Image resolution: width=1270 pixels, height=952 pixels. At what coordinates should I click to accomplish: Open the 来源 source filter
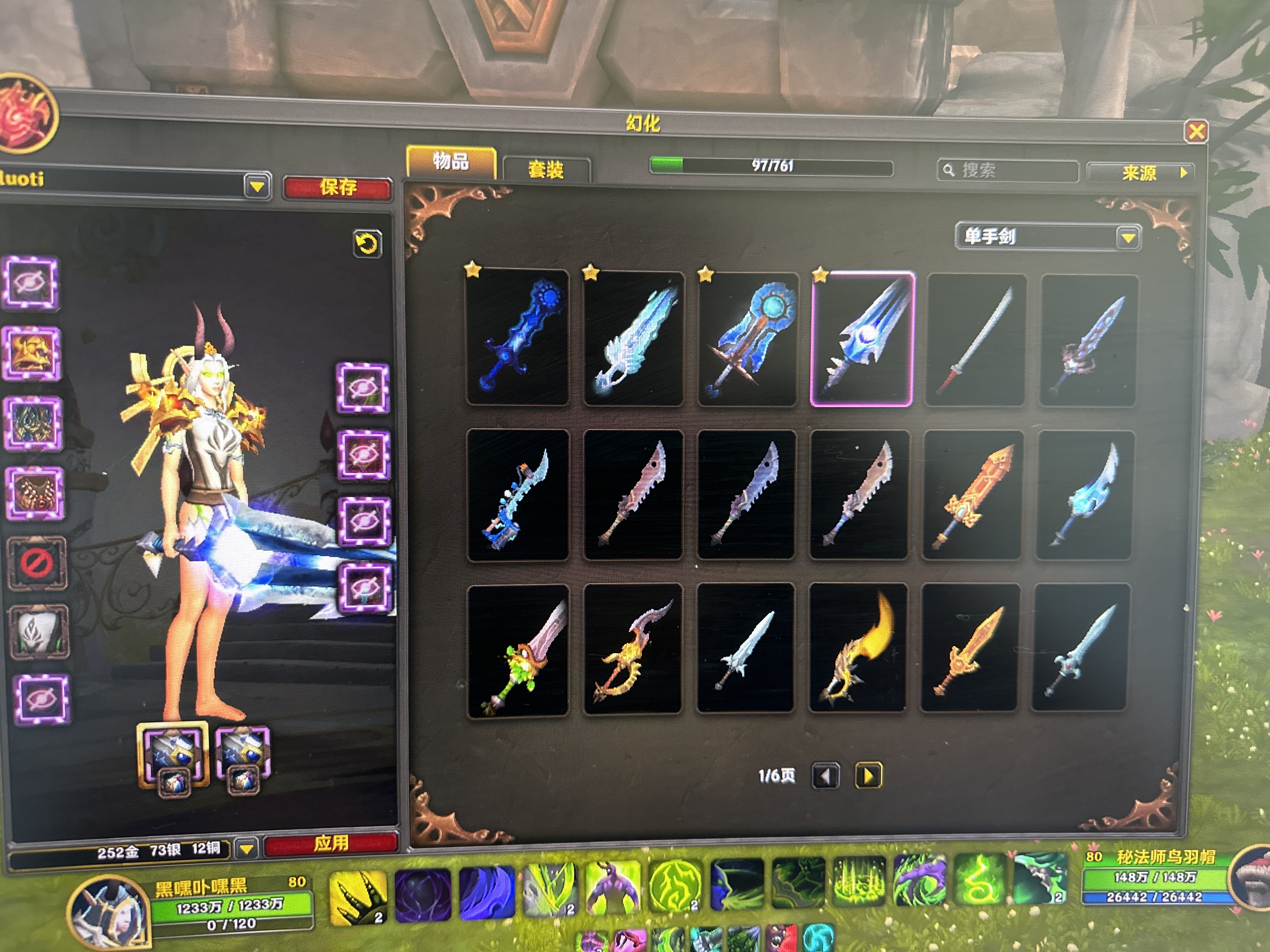1140,173
